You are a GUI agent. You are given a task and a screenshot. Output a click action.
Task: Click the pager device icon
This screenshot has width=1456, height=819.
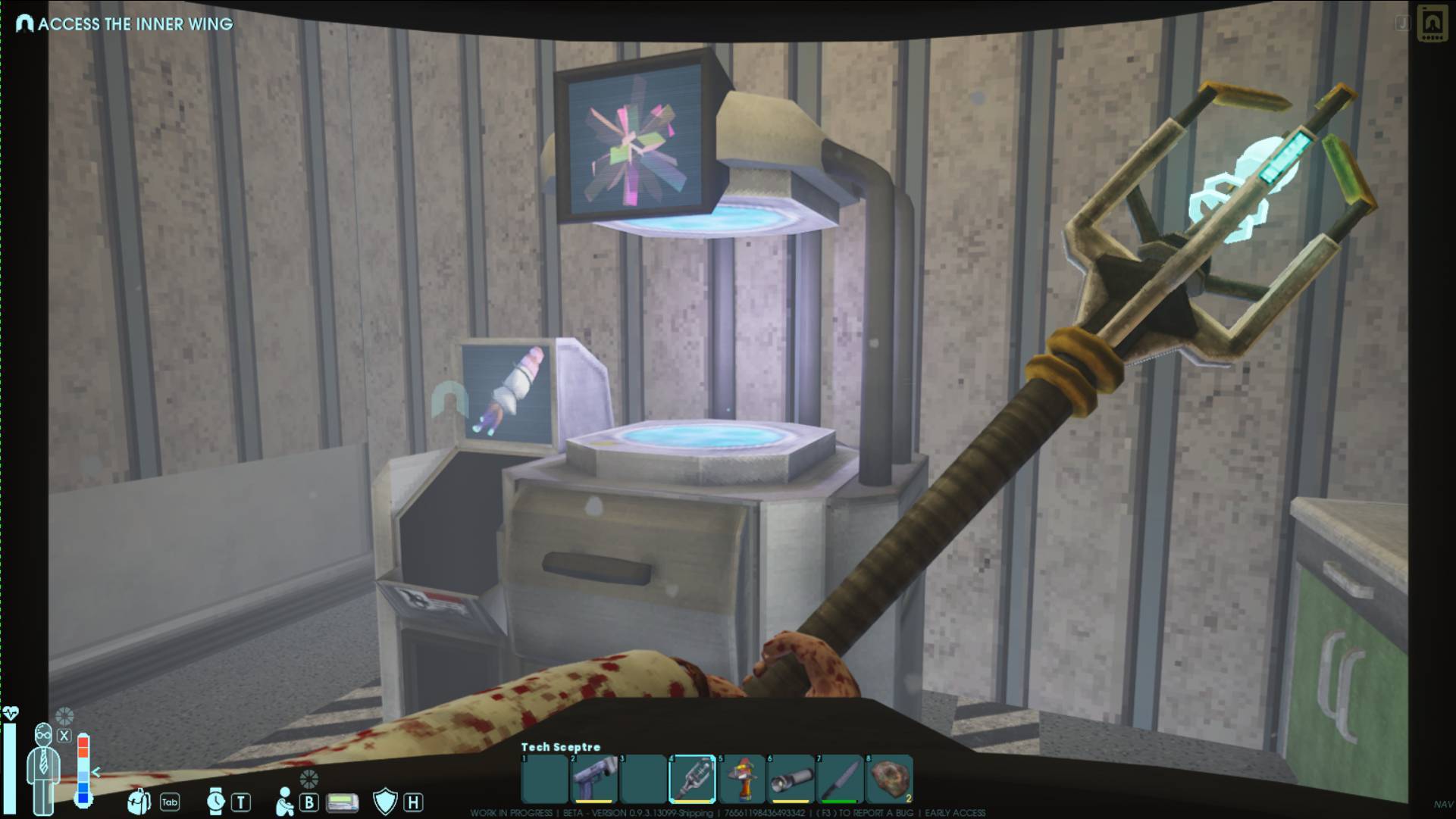point(342,802)
